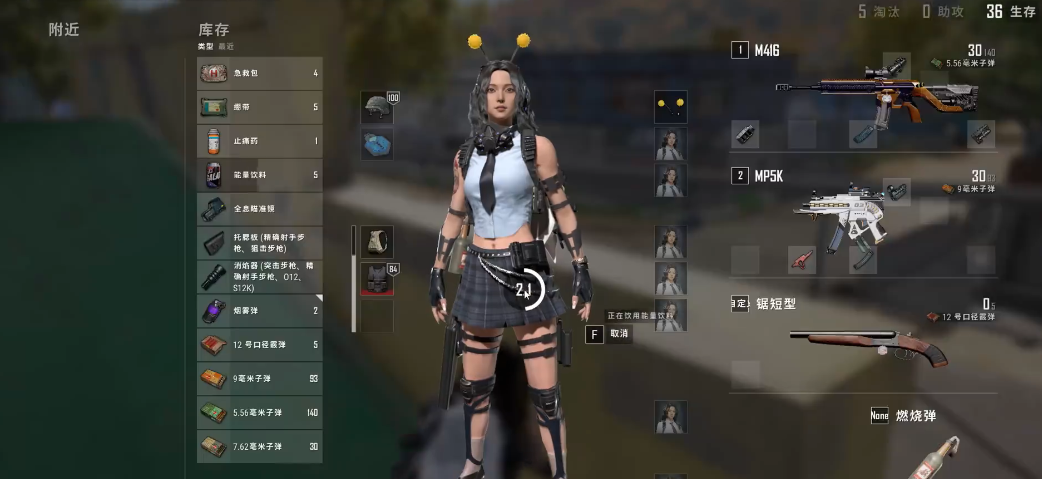Choose the MP5K submachine gun slot
The image size is (1042, 479).
click(x=850, y=211)
